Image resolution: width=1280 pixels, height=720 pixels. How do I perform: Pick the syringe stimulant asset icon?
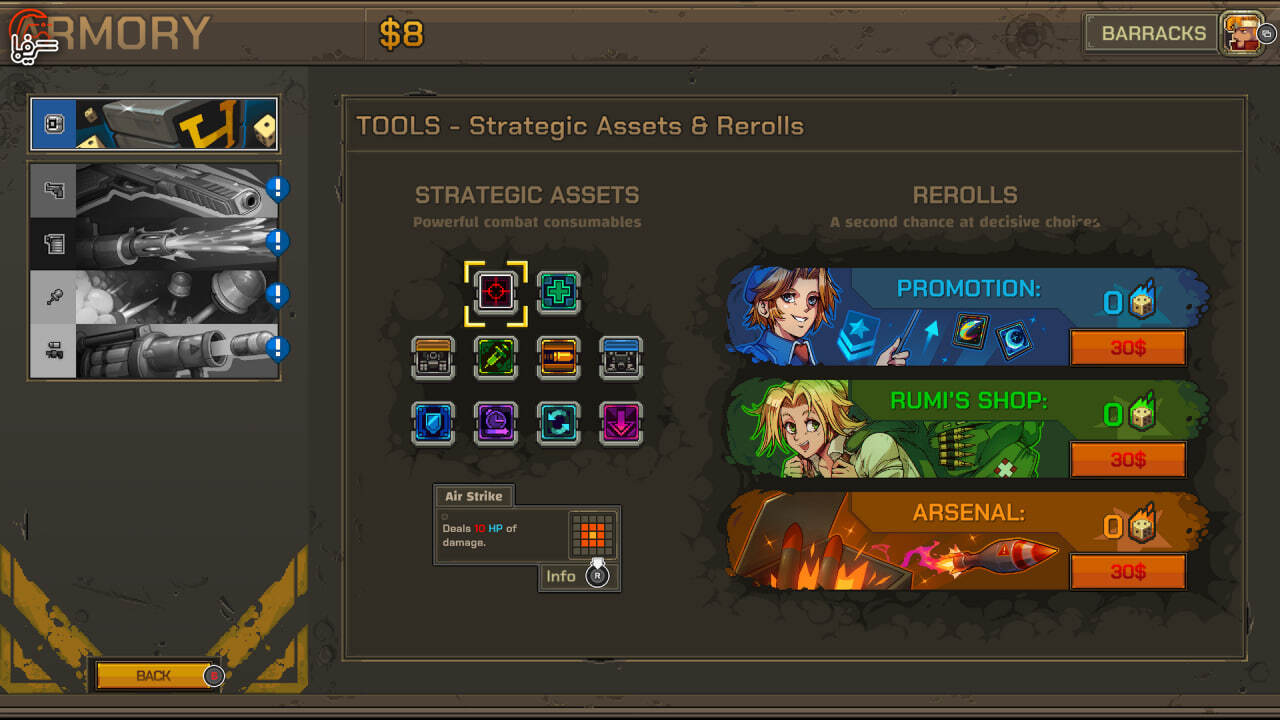point(497,358)
